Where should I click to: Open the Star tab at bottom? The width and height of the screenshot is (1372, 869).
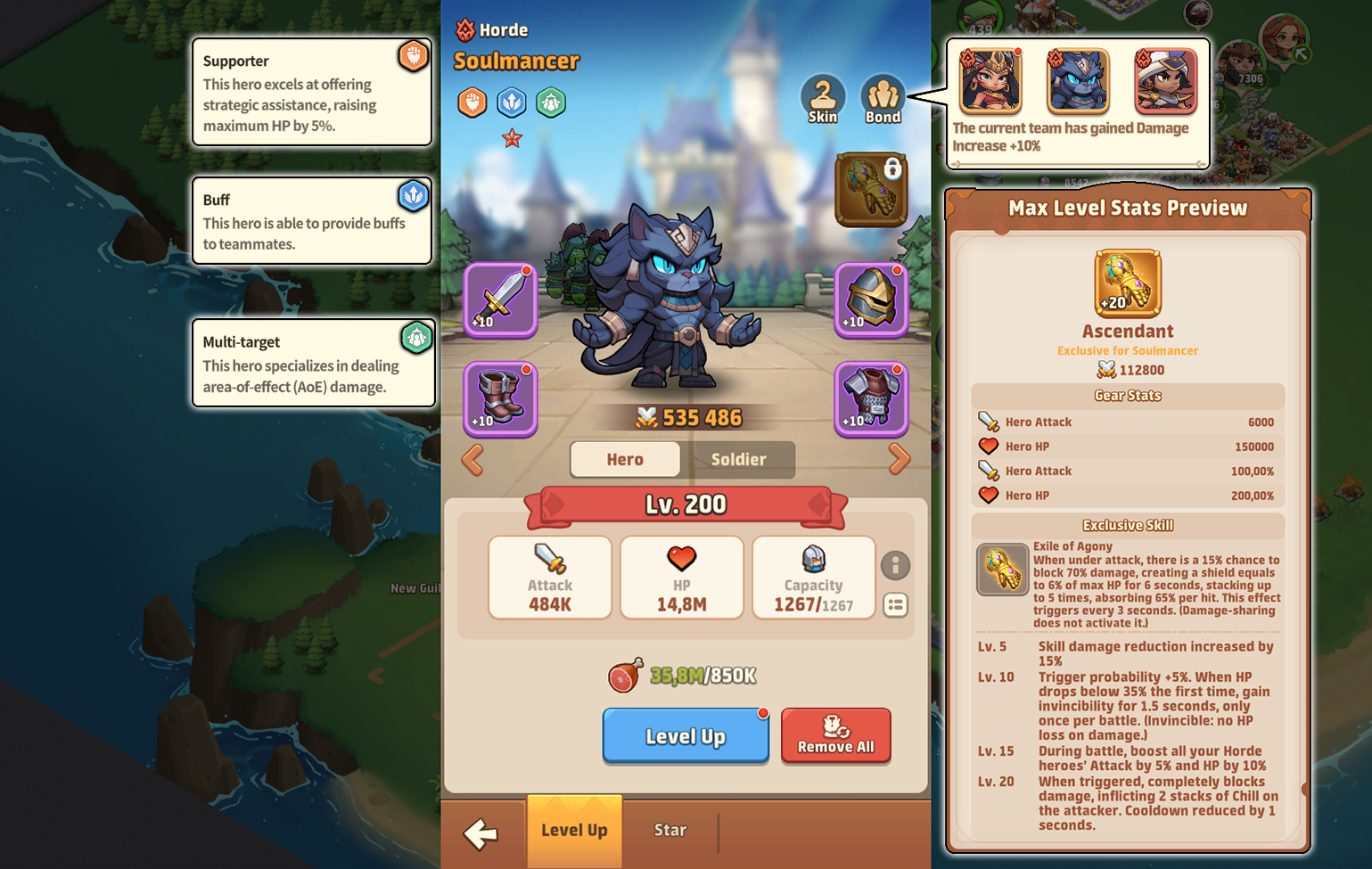670,830
